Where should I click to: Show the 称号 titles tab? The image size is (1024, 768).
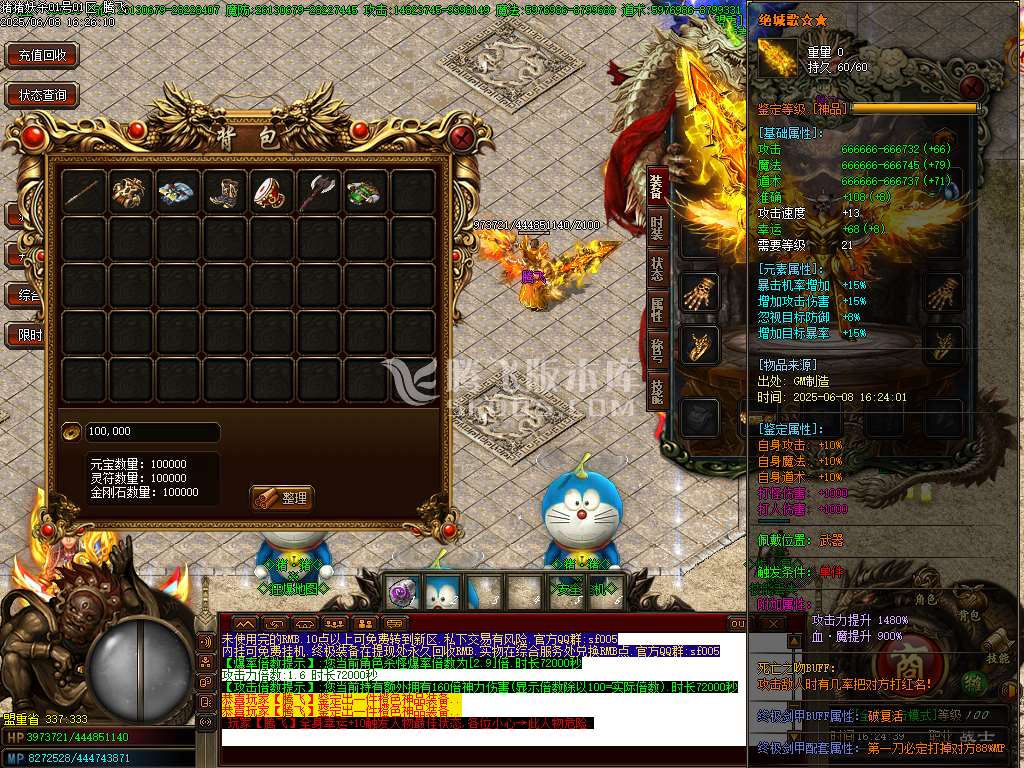656,349
